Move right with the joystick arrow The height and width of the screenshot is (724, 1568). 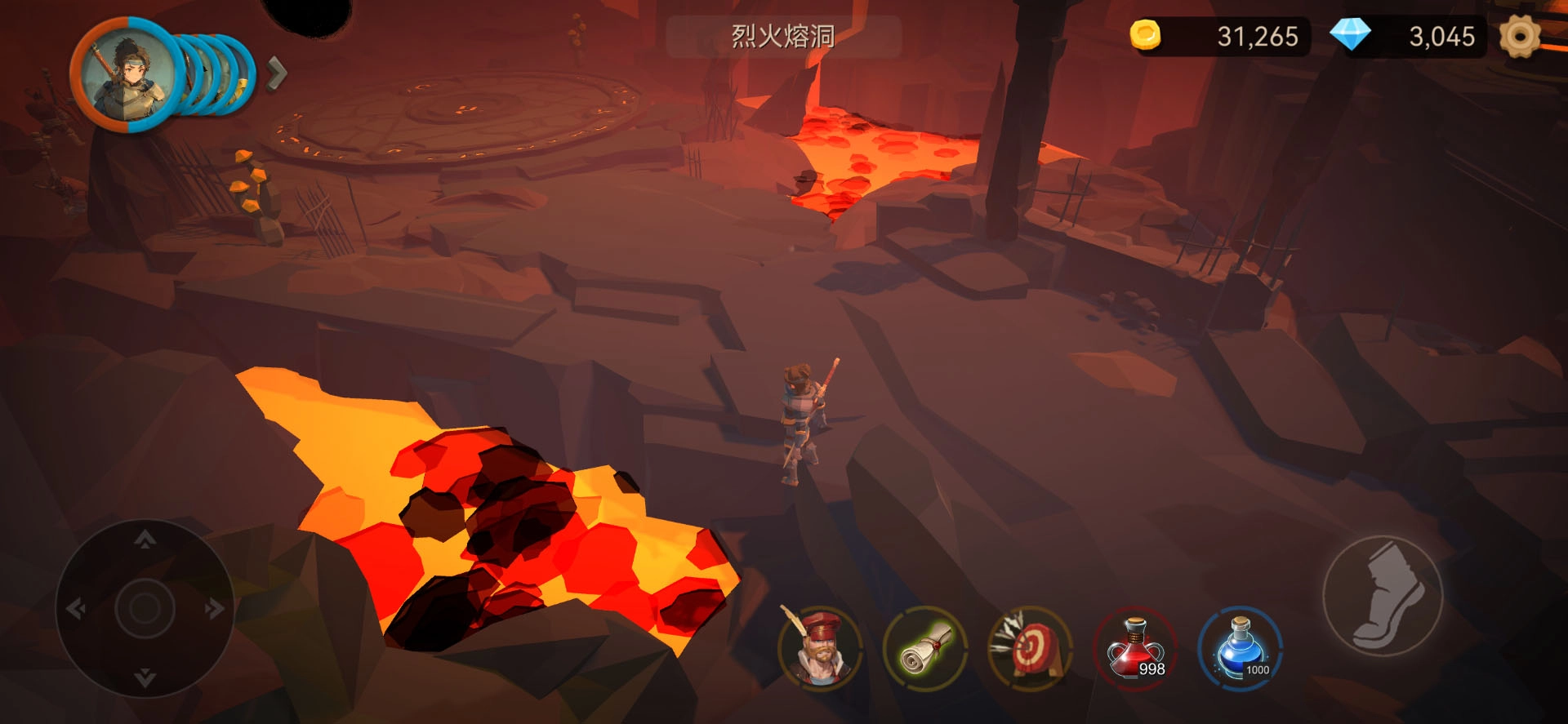click(214, 609)
